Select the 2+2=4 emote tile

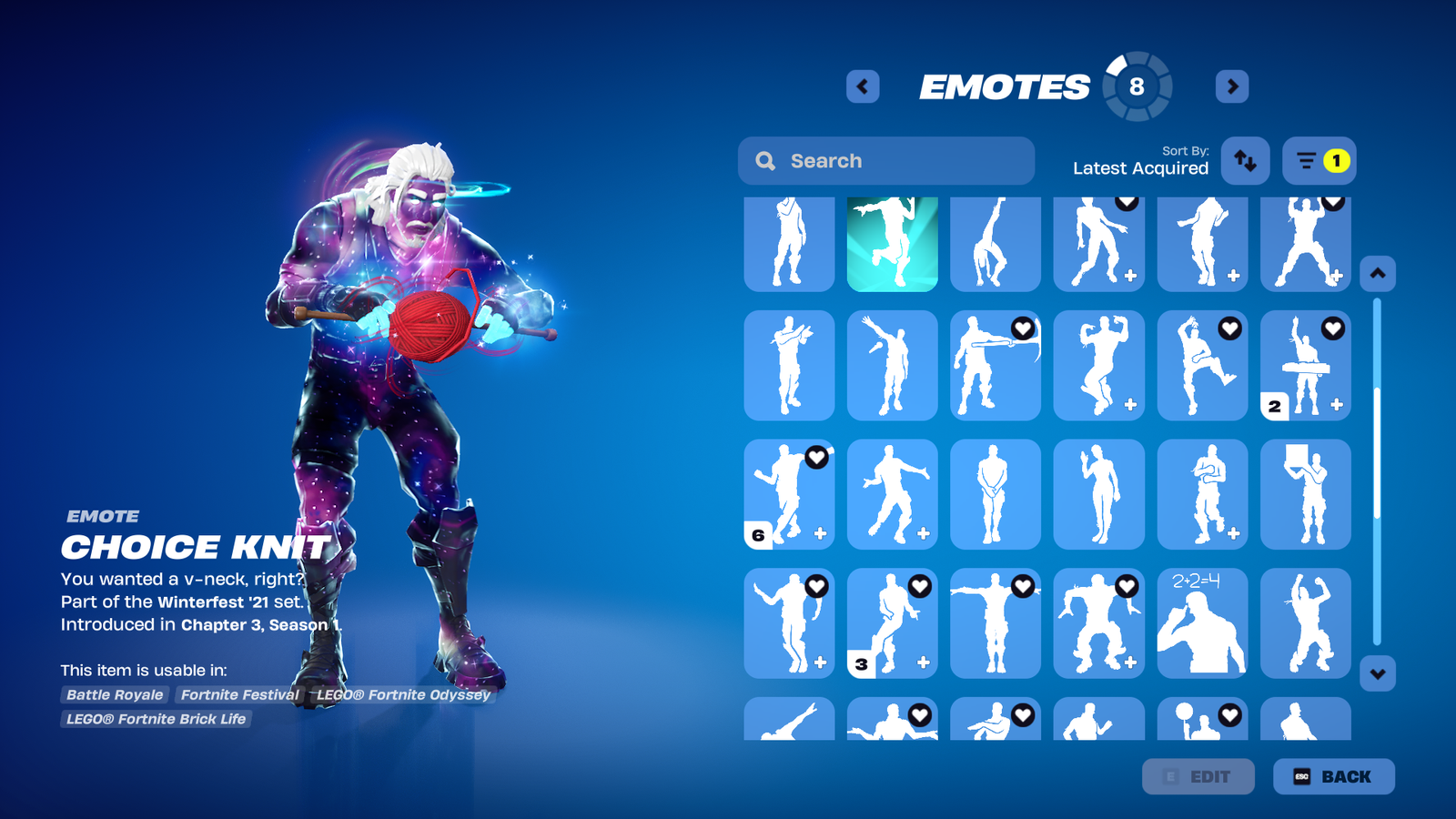pyautogui.click(x=1202, y=623)
